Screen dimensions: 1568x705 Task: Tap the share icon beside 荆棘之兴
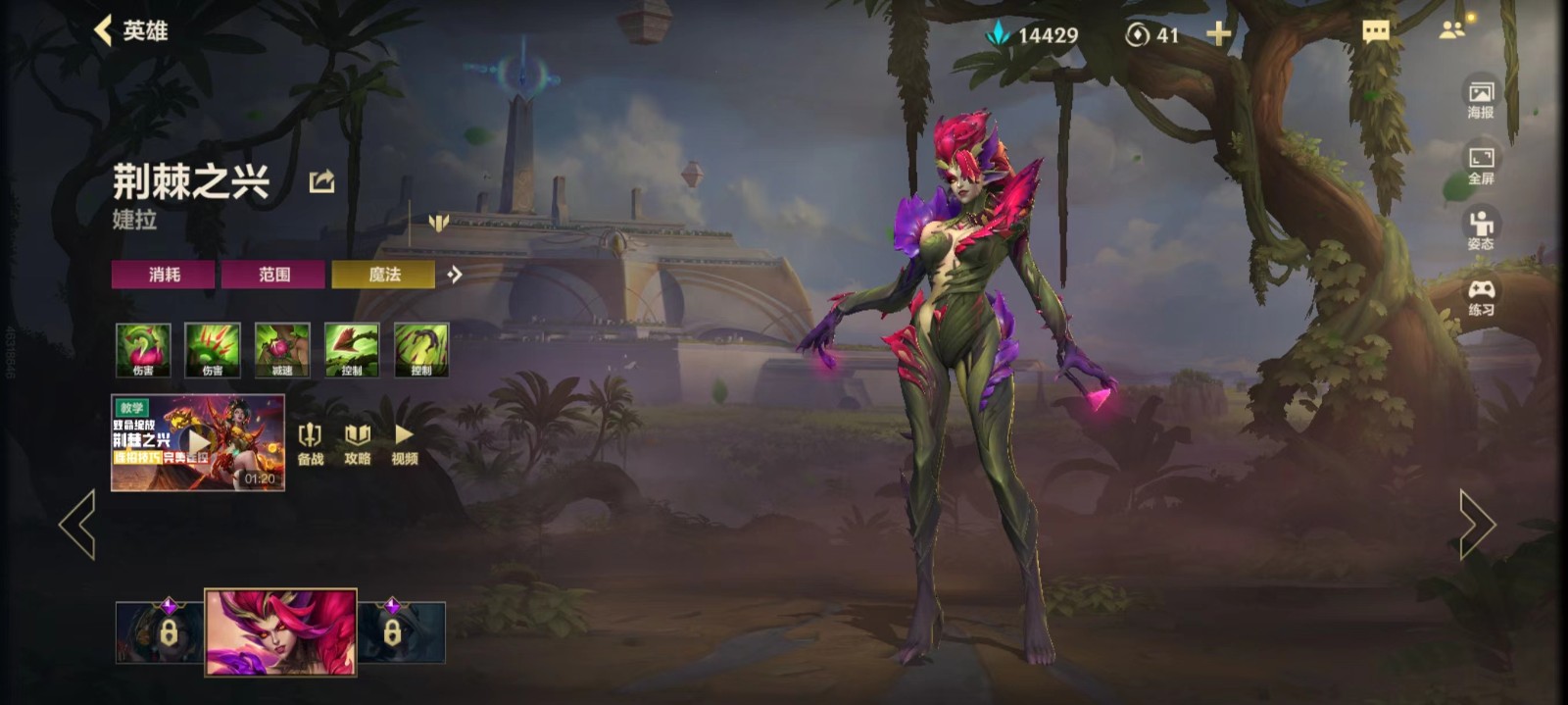[321, 181]
